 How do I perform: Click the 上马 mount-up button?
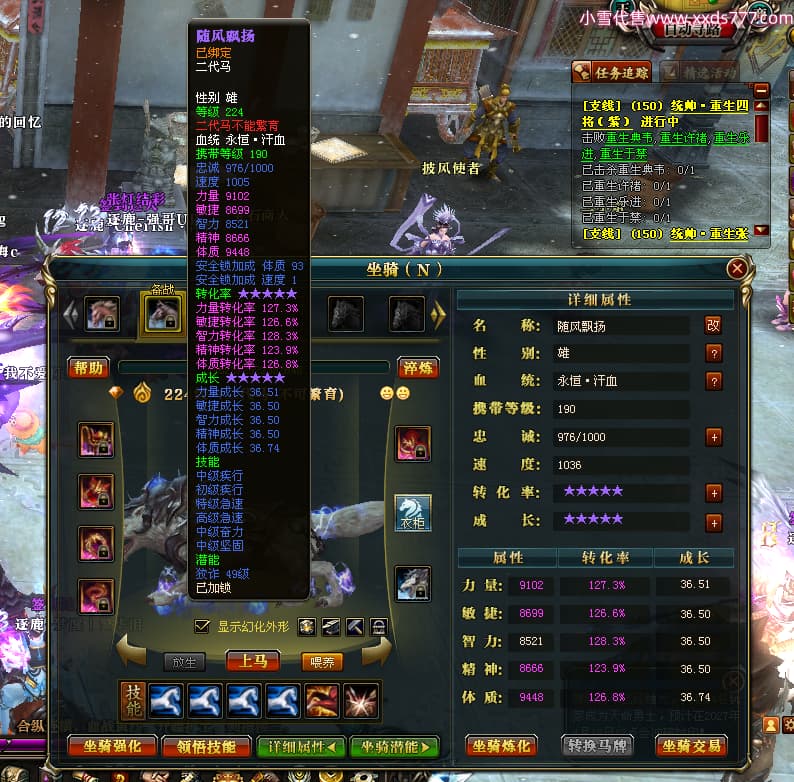(x=252, y=661)
